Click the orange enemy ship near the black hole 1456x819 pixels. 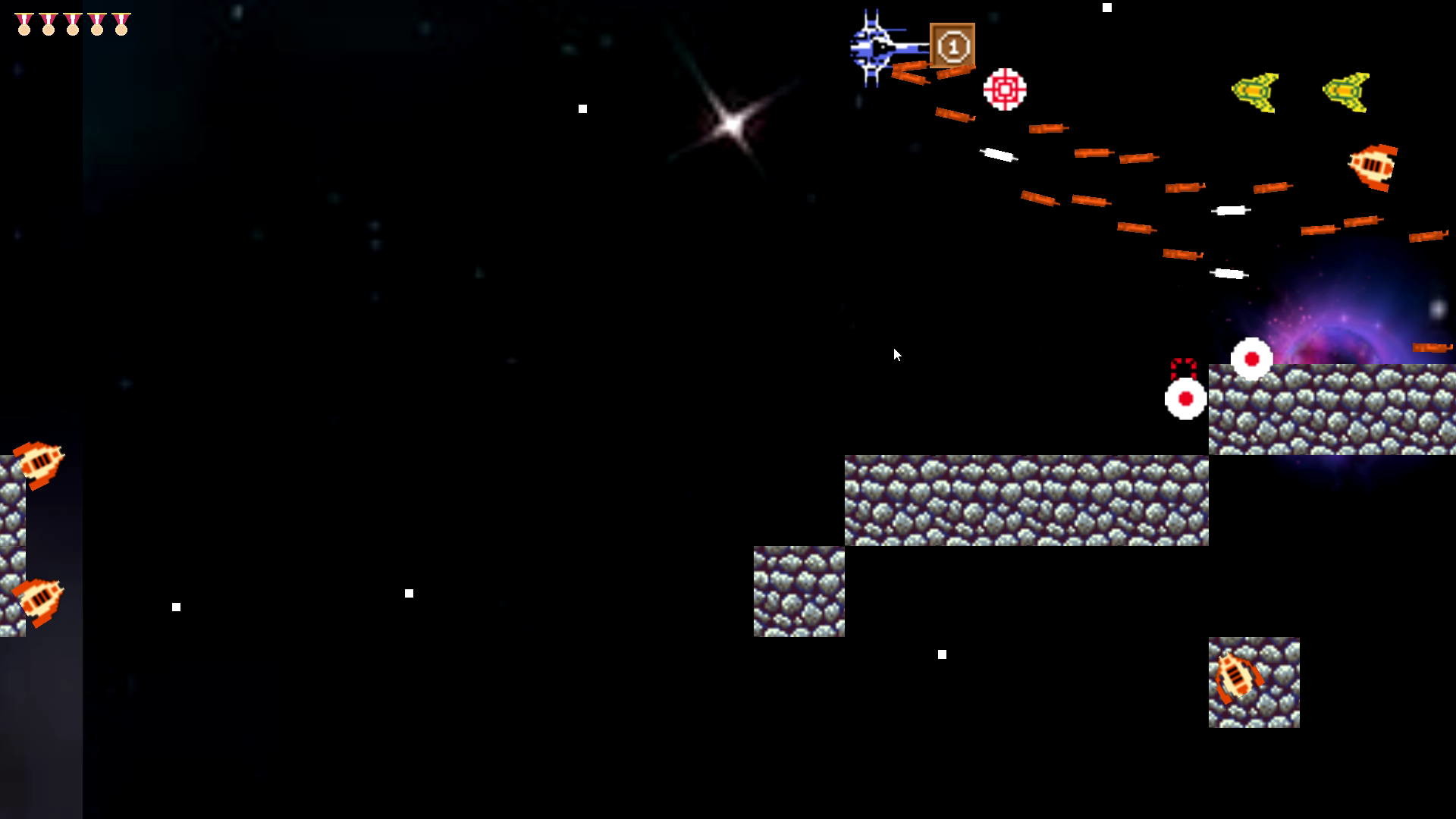(x=1370, y=167)
